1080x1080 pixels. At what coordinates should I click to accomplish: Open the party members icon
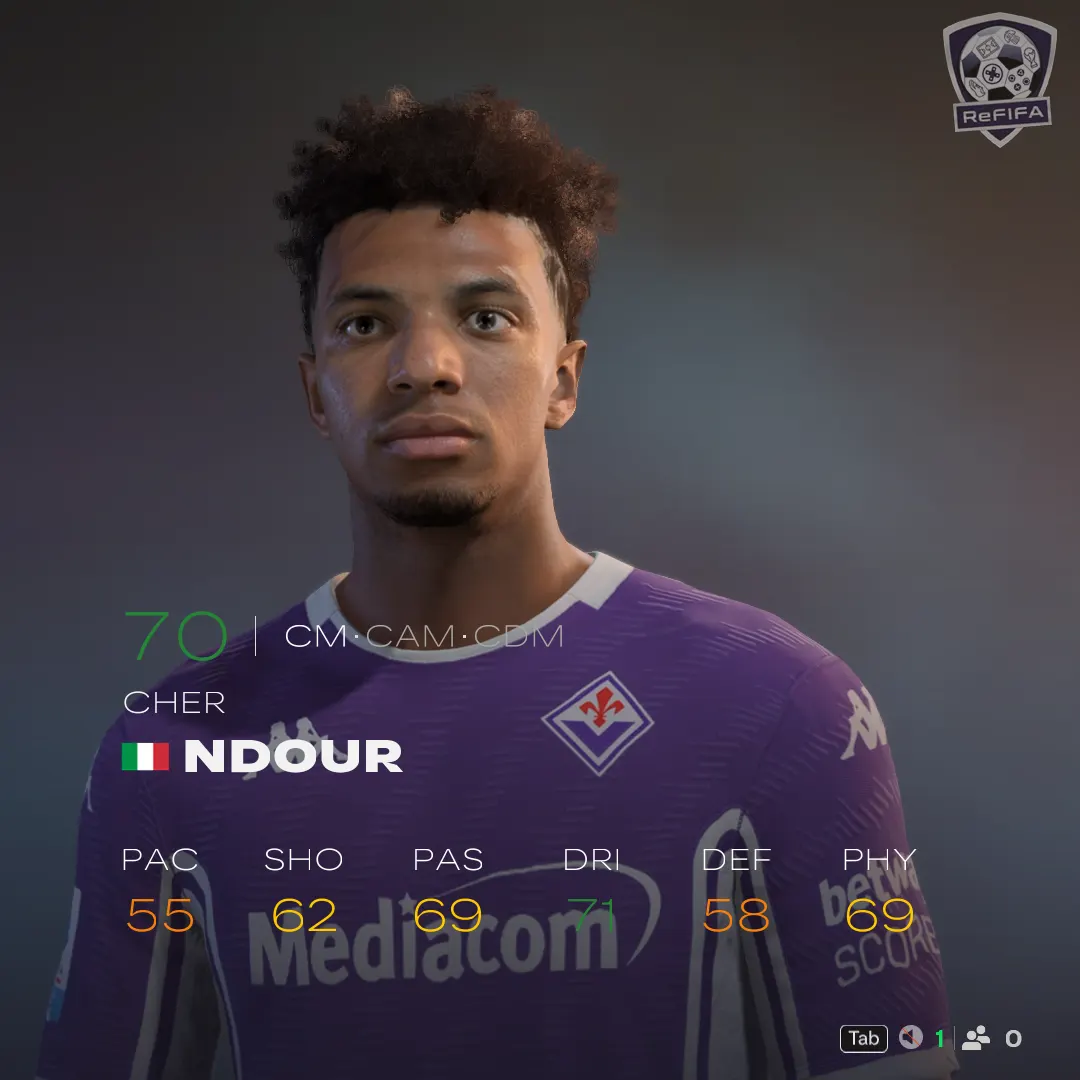[975, 1038]
